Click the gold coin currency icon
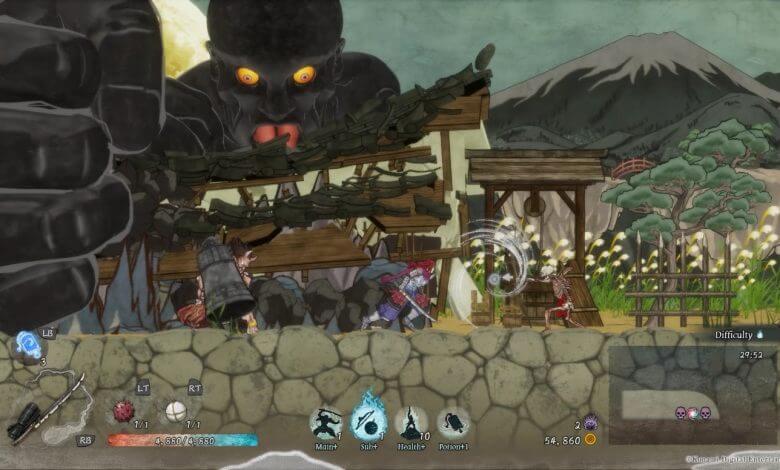This screenshot has height=470, width=780. (x=590, y=439)
